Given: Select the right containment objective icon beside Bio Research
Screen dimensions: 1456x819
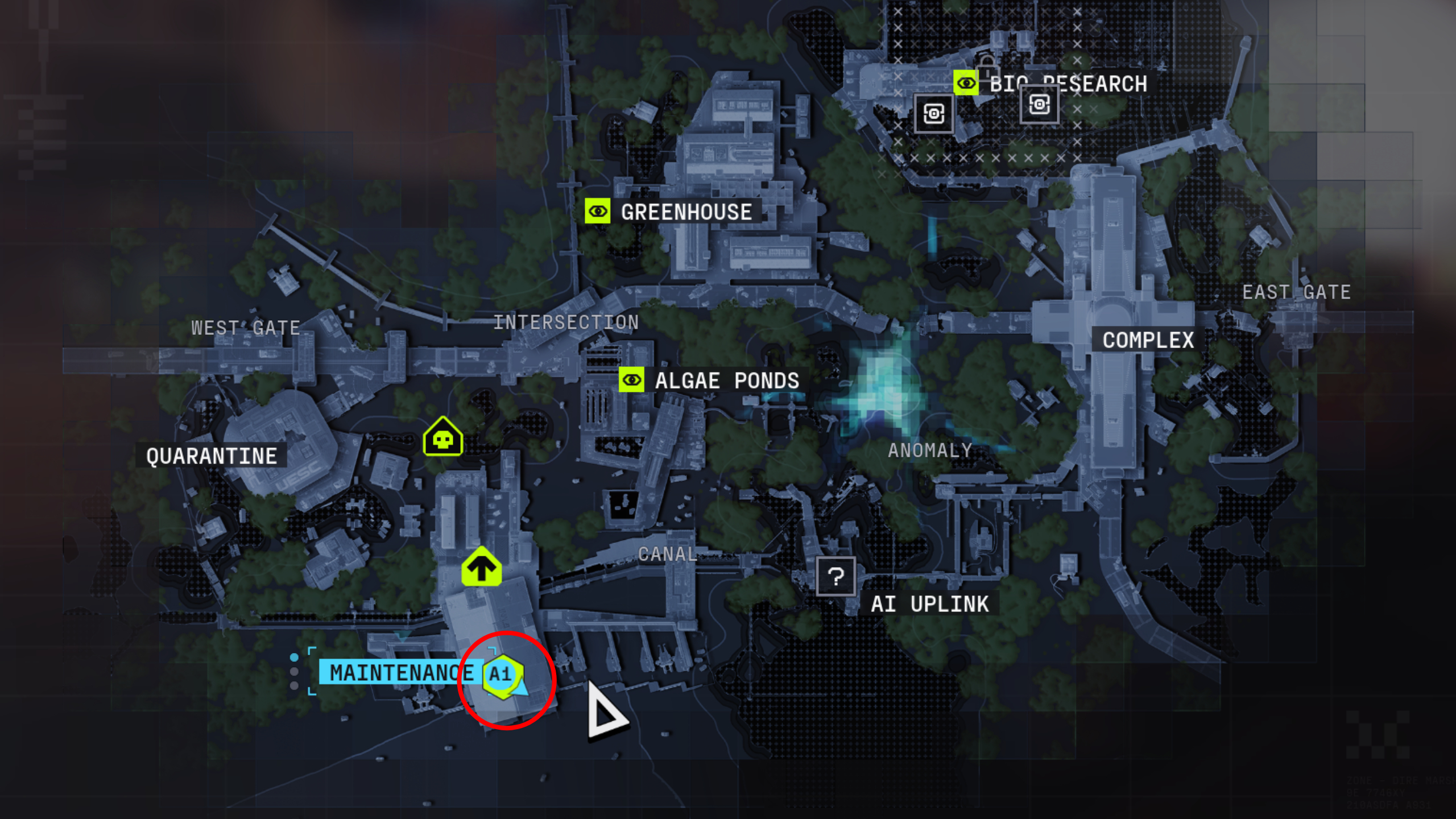Looking at the screenshot, I should click(x=1039, y=105).
